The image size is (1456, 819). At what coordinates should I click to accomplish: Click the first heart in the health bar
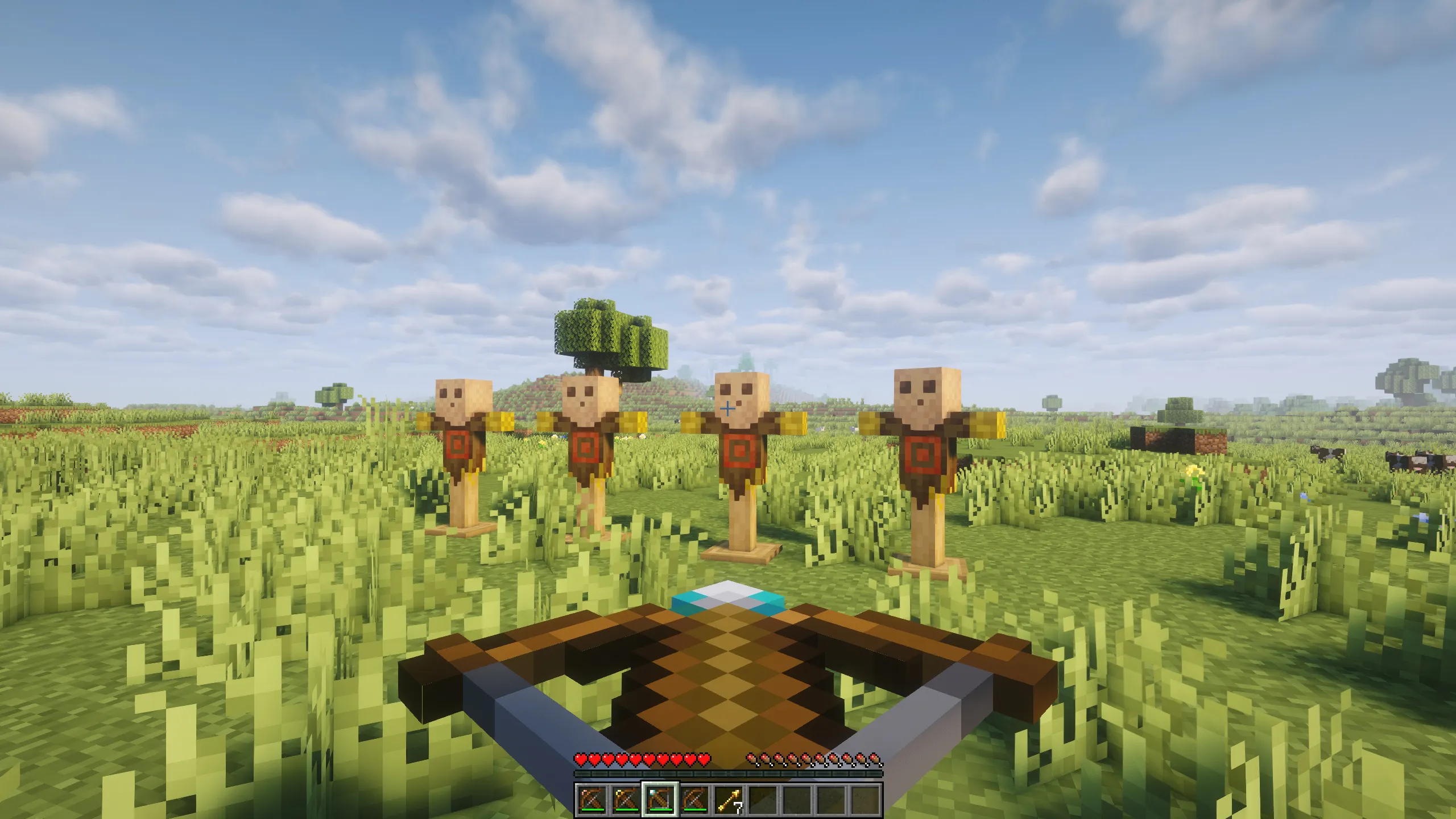[x=581, y=759]
